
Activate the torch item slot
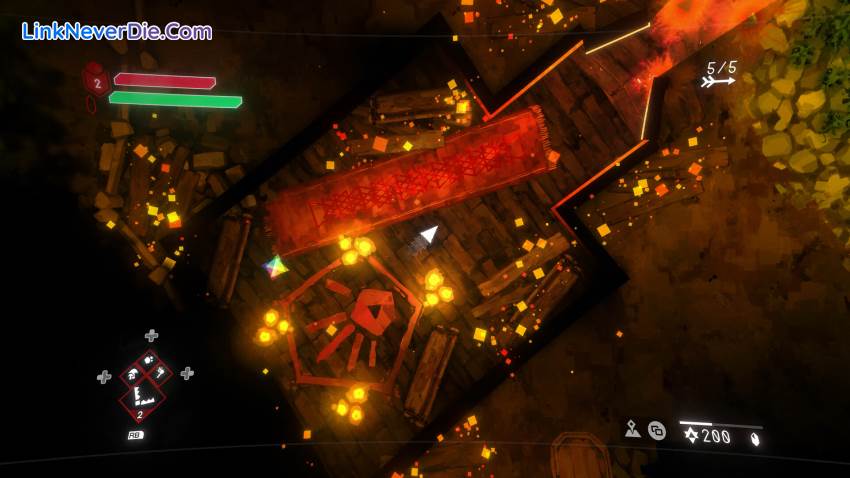click(x=160, y=374)
